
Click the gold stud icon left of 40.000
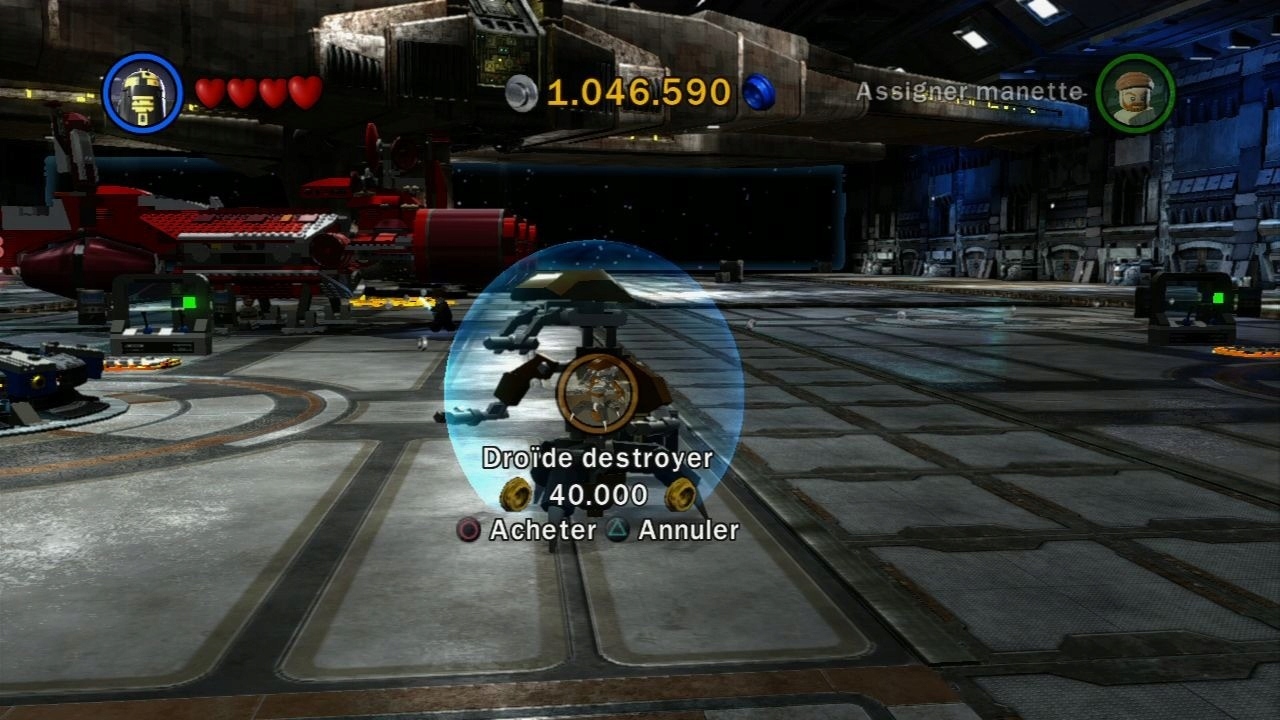pos(519,494)
